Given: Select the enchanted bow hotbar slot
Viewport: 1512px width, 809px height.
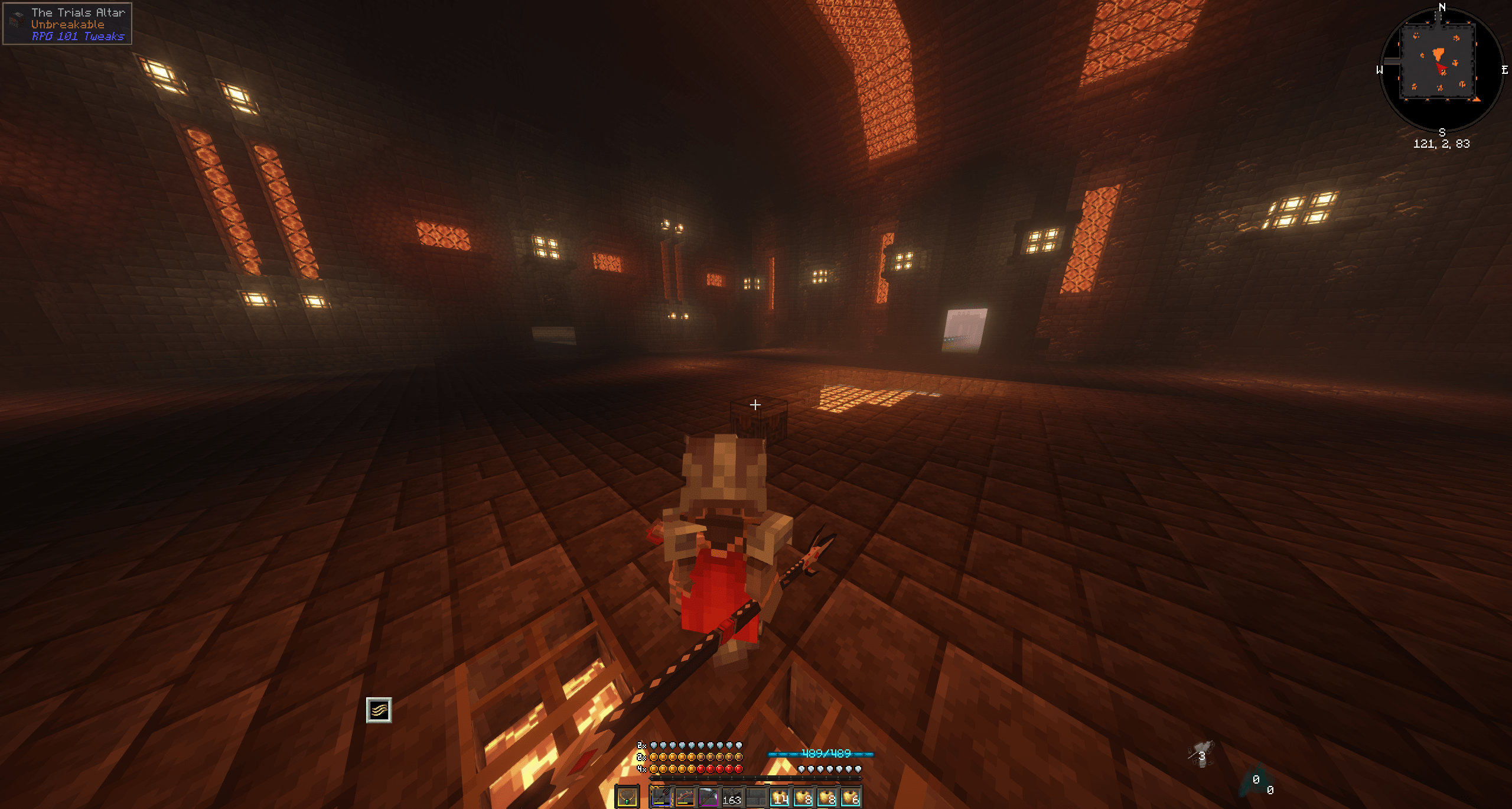Looking at the screenshot, I should tap(685, 796).
